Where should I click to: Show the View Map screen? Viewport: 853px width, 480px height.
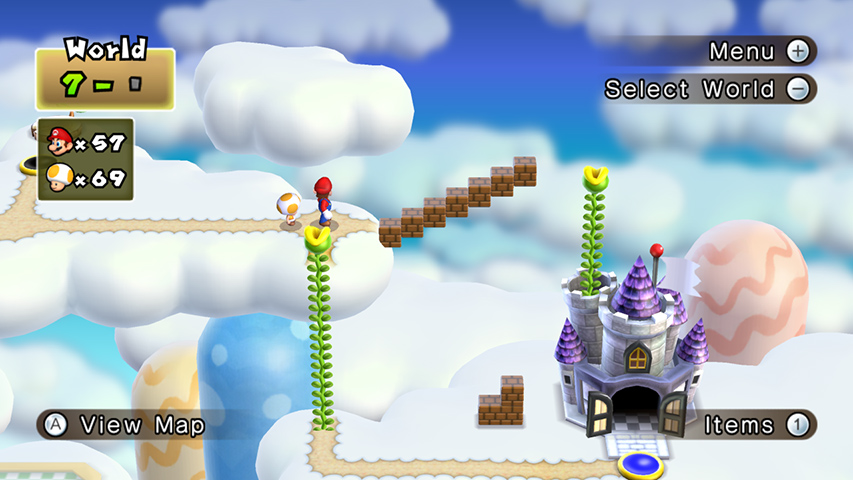click(125, 425)
